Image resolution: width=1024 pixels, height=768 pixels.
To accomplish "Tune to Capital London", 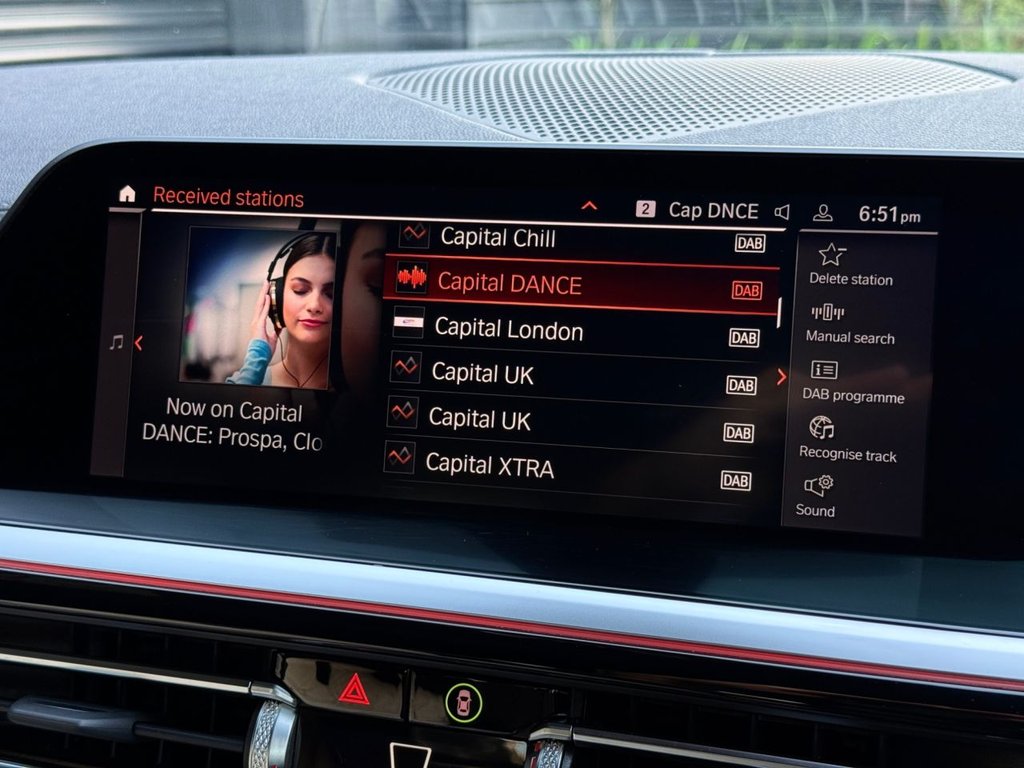I will (x=508, y=329).
